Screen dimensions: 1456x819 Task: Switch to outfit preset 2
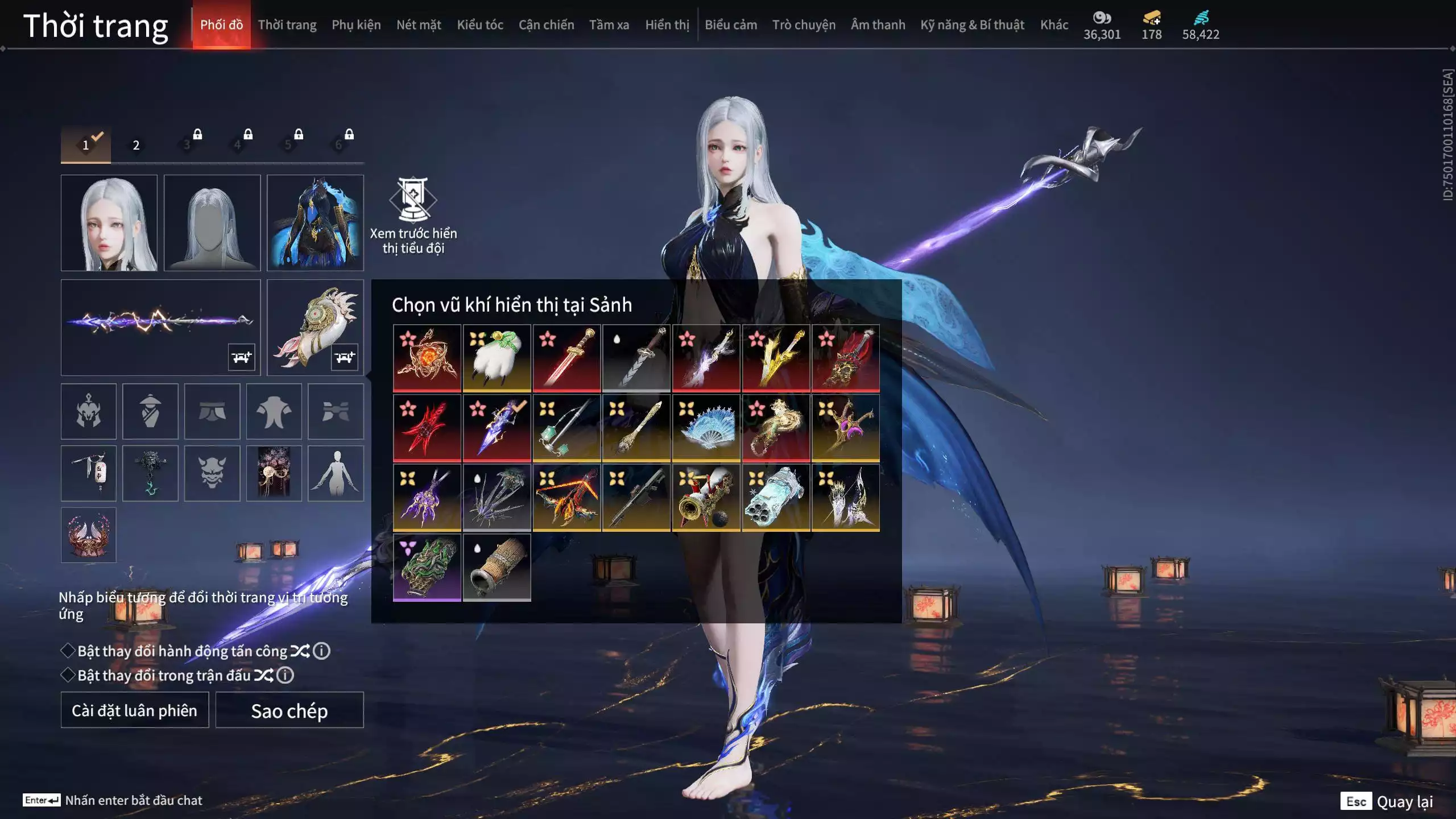[136, 145]
